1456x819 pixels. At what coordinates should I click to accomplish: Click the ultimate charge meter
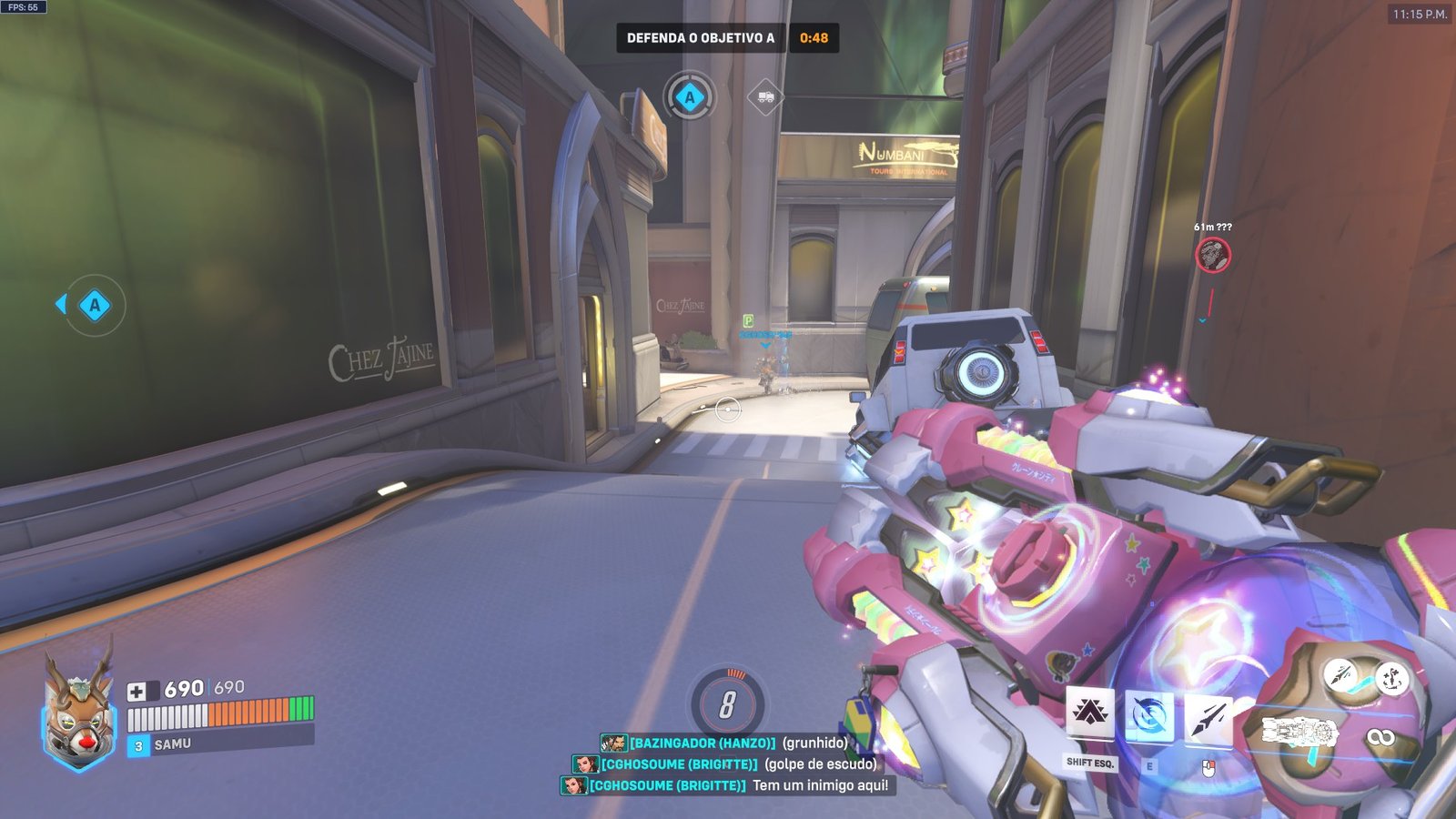pyautogui.click(x=728, y=703)
